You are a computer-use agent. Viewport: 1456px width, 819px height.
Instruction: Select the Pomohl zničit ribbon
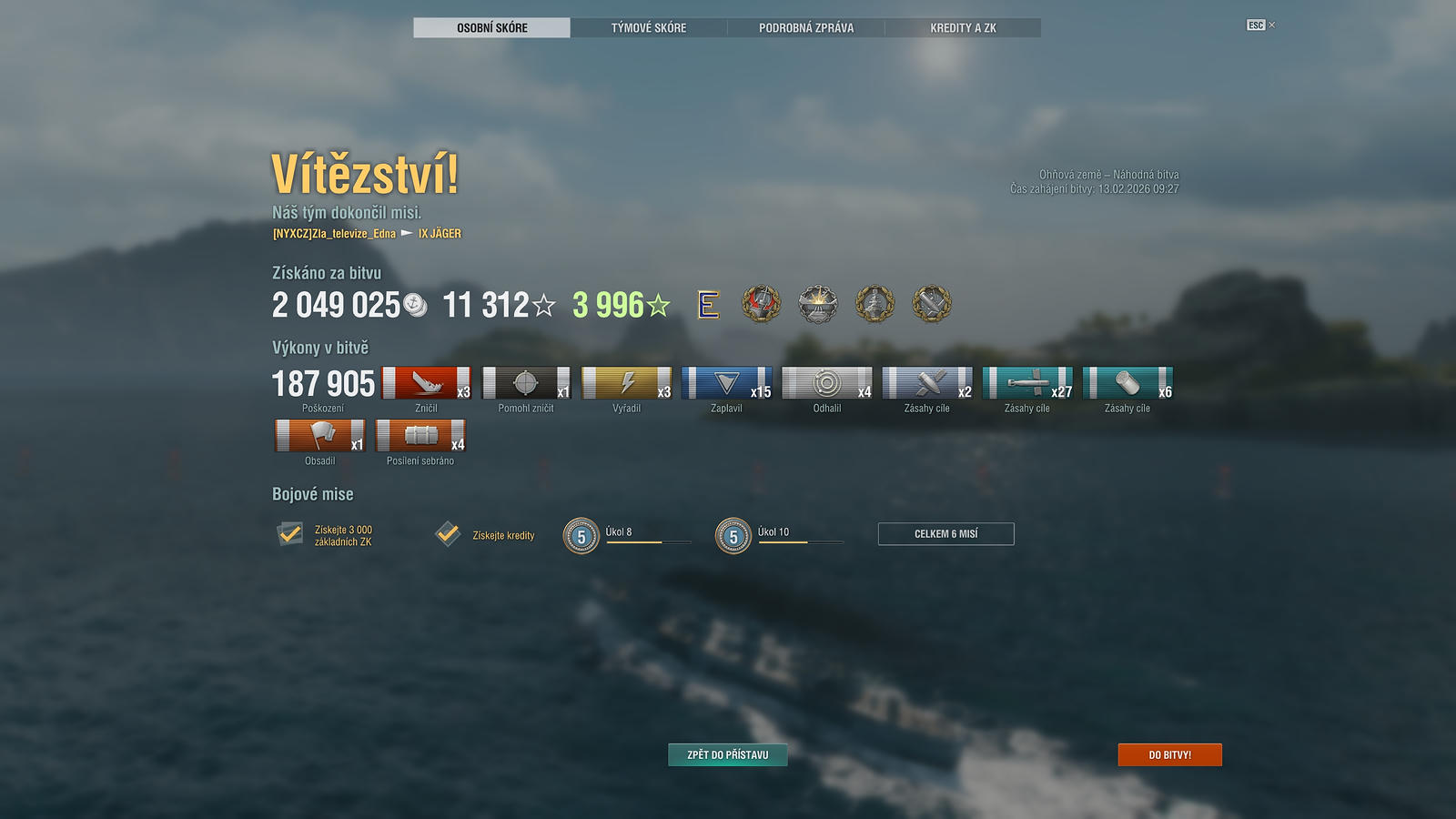[526, 383]
